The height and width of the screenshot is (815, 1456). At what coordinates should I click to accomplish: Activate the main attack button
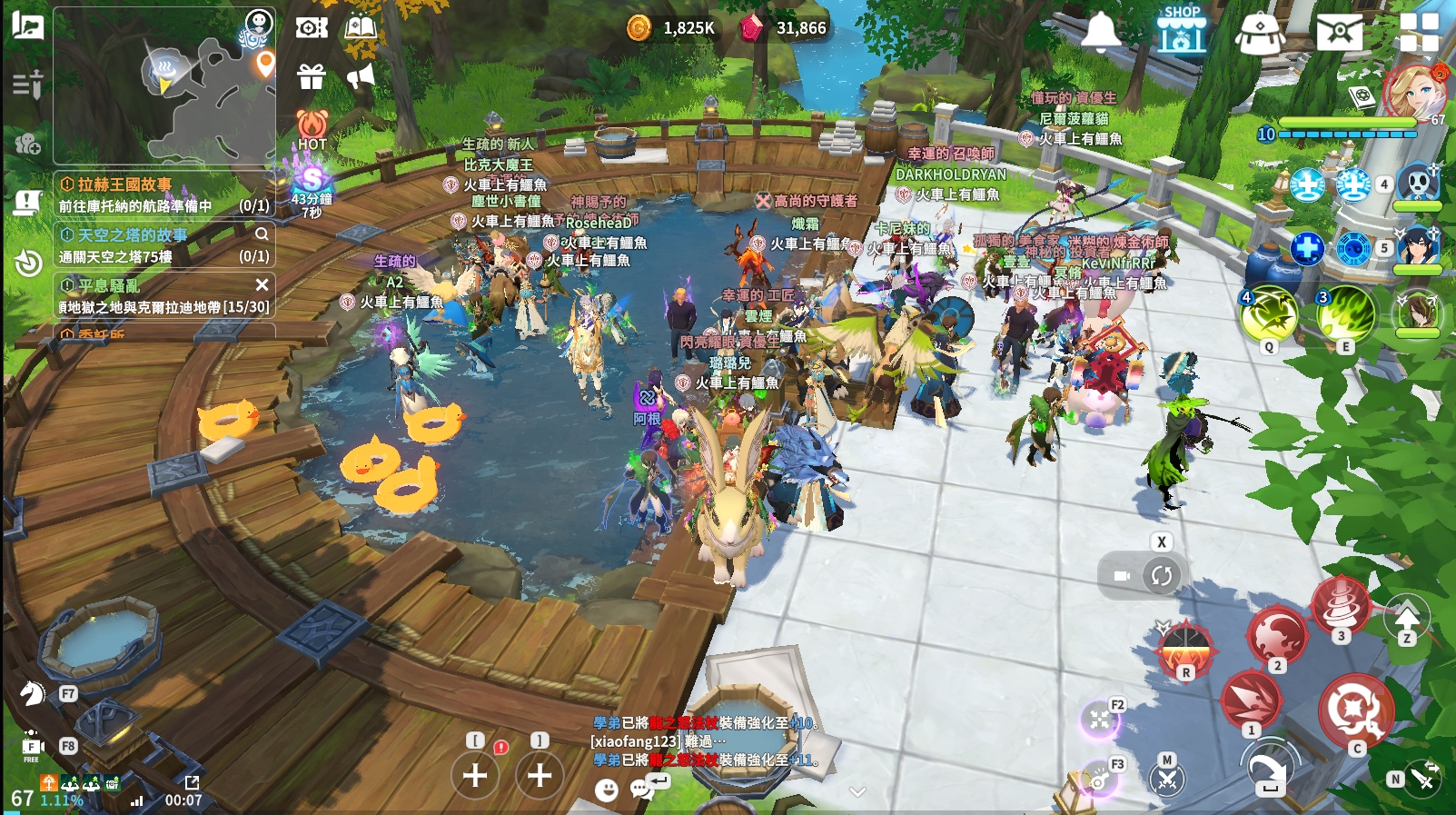pos(1354,709)
